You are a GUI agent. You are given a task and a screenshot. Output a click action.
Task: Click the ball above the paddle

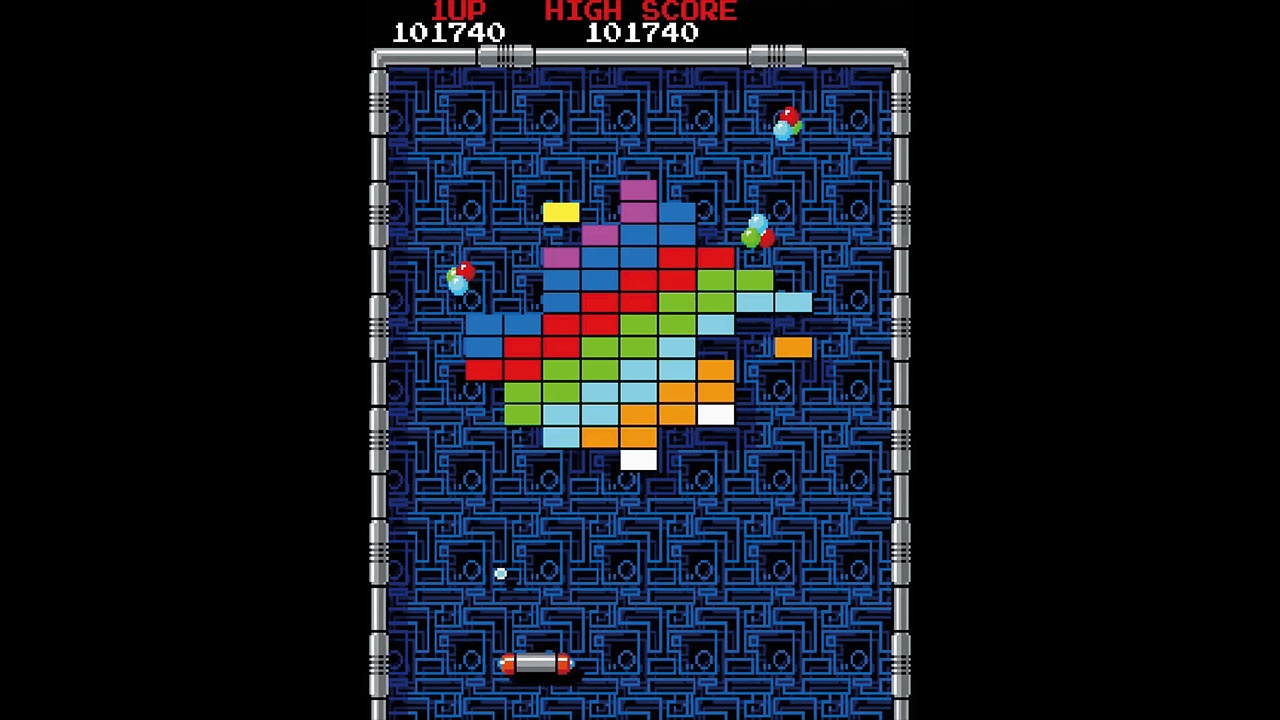500,574
